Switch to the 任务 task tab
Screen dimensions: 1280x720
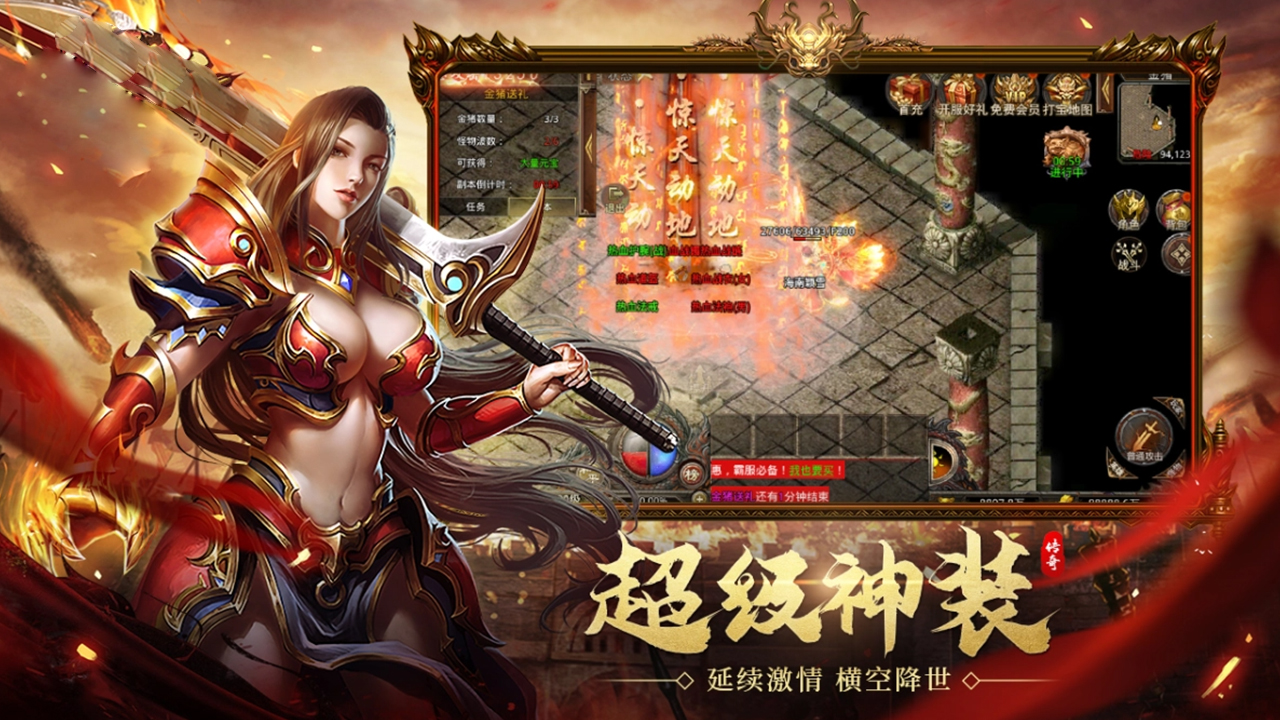(474, 206)
